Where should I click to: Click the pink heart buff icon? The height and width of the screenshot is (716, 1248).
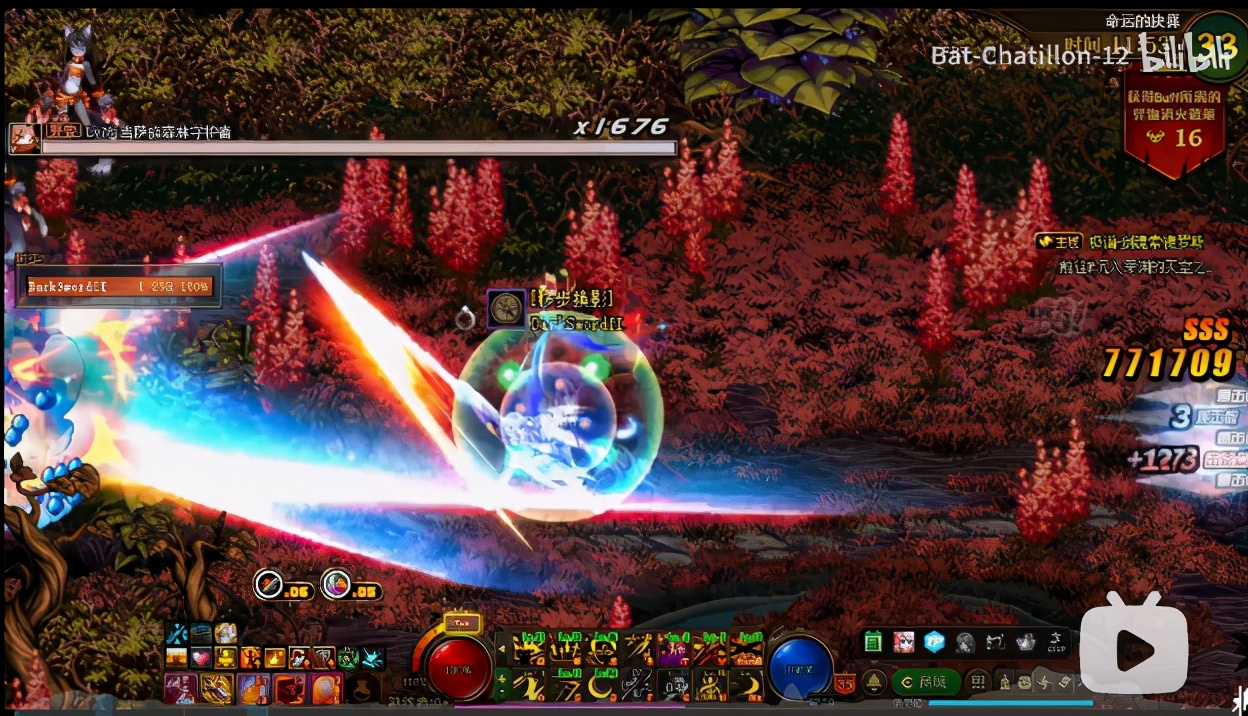(x=201, y=658)
